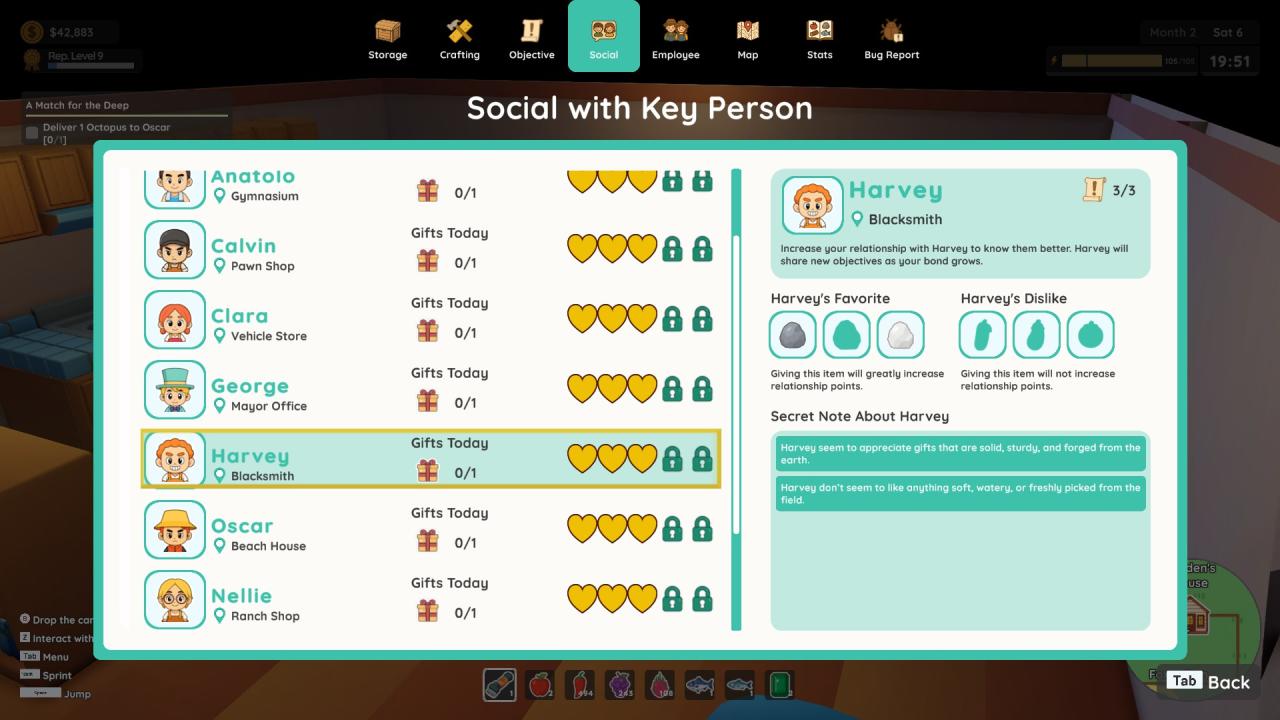This screenshot has height=720, width=1280.
Task: Select the red apple hotbar slot
Action: (x=540, y=685)
